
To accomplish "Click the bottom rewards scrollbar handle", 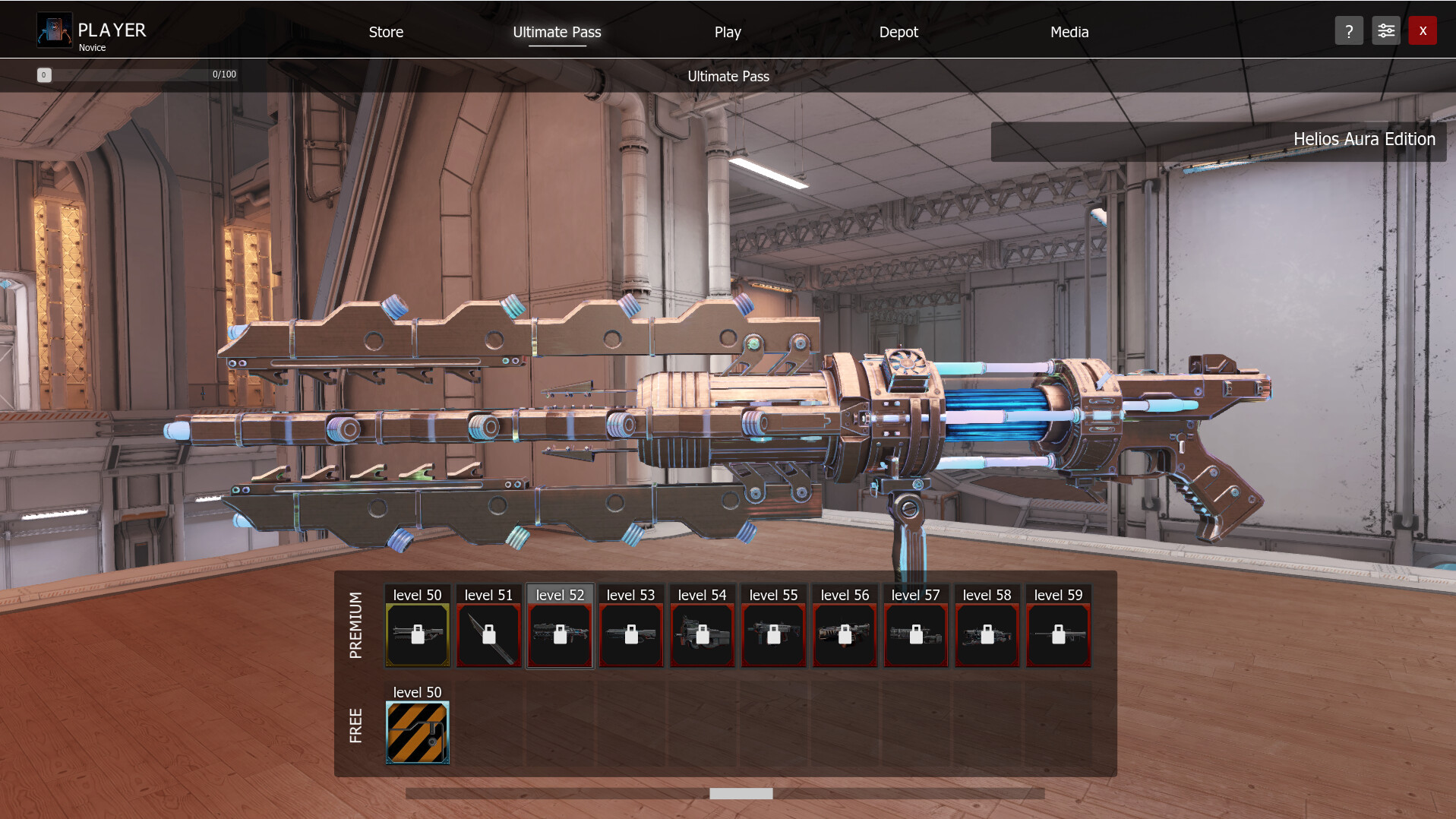I will (741, 792).
